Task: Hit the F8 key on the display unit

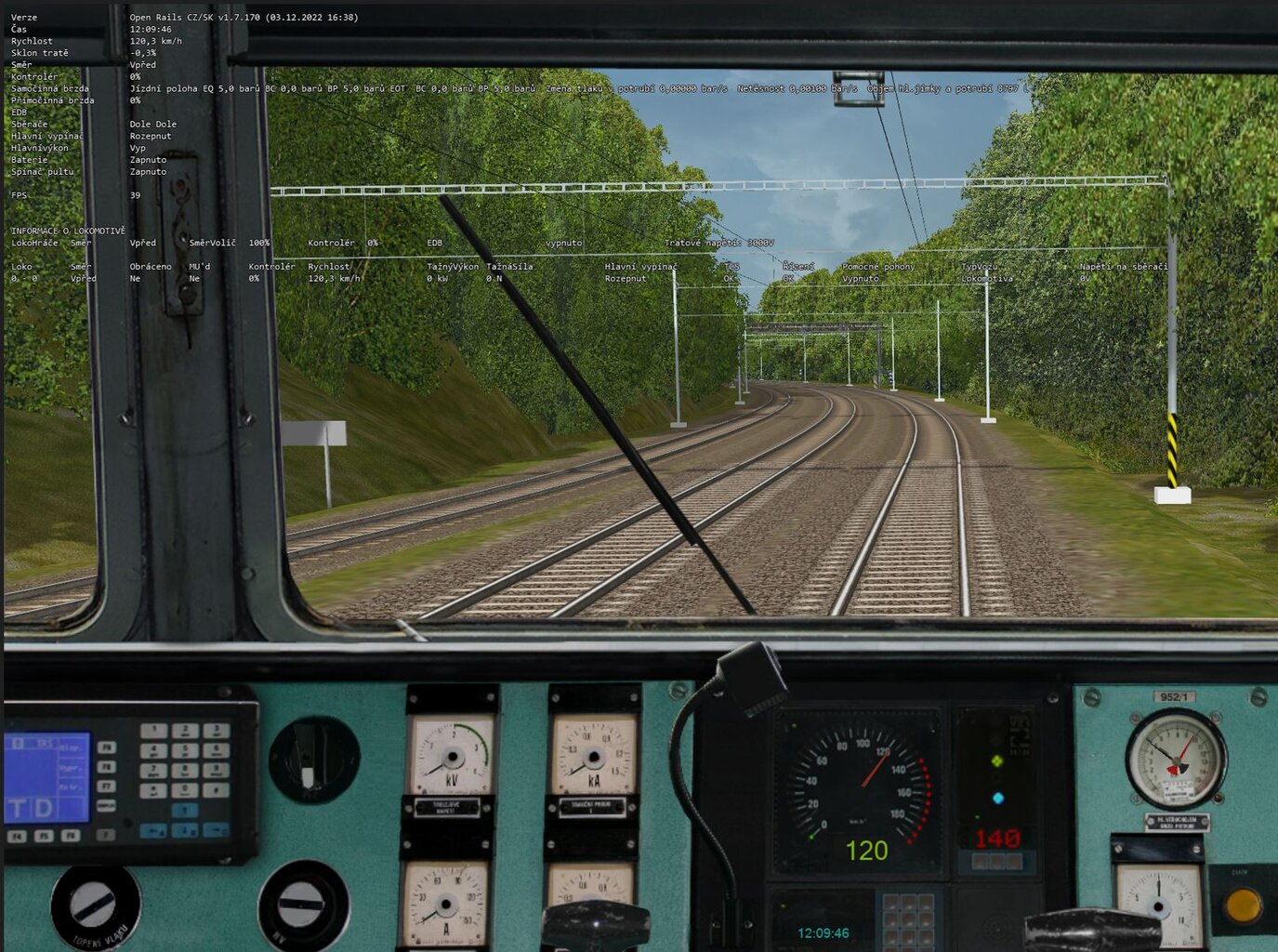Action: [x=107, y=767]
